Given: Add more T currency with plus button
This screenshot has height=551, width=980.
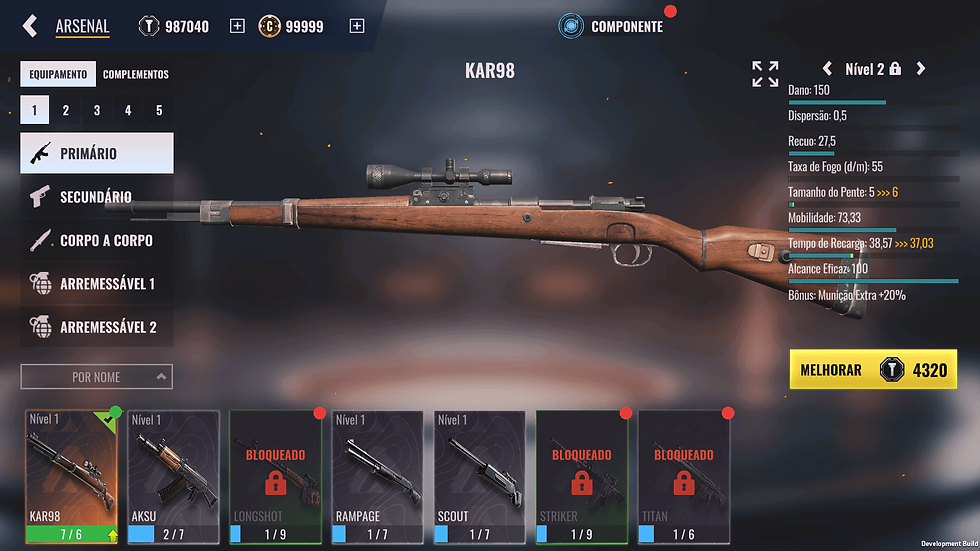Looking at the screenshot, I should click(x=237, y=26).
